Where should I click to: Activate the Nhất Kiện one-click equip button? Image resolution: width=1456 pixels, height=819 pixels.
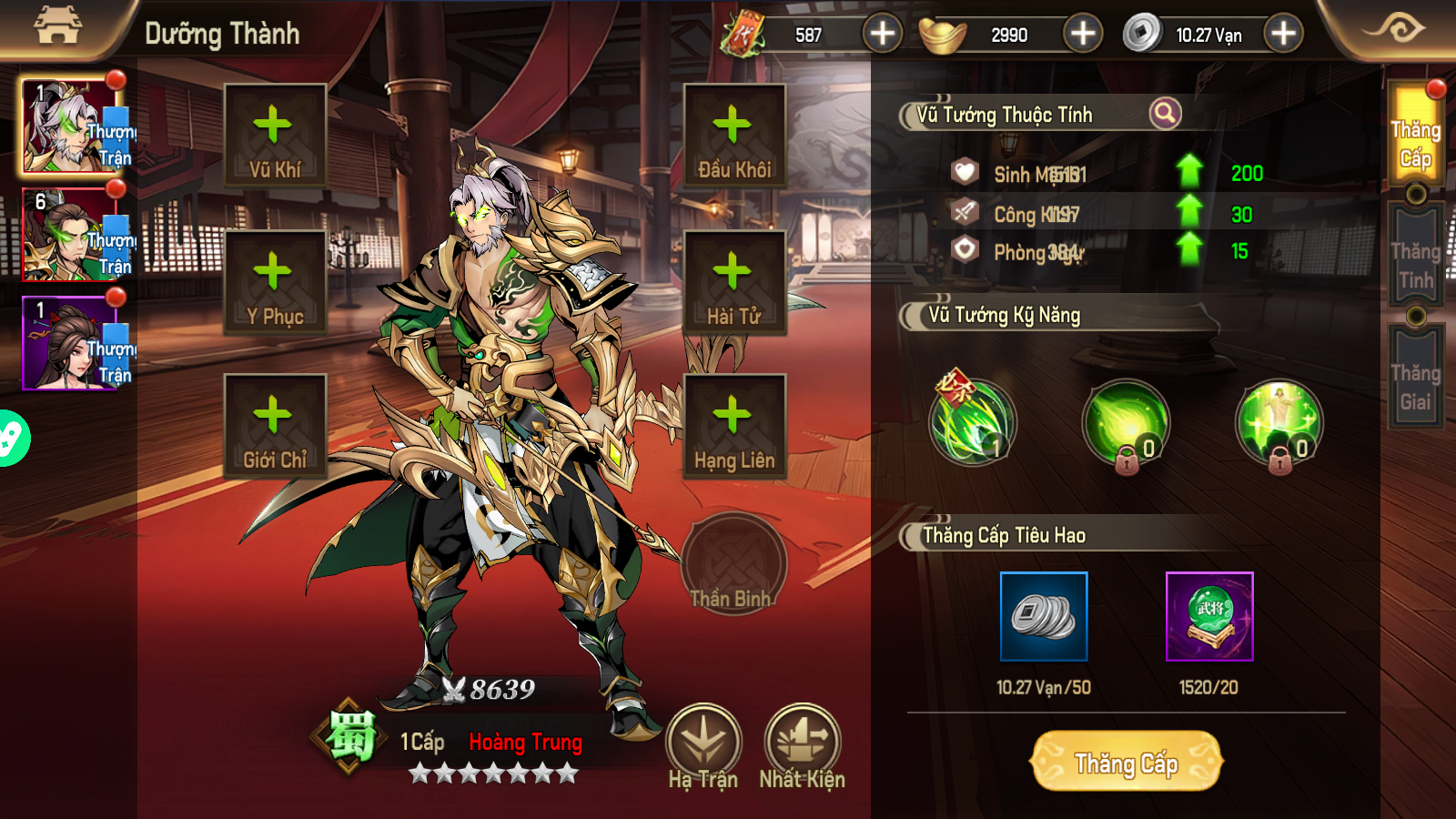pos(802,746)
